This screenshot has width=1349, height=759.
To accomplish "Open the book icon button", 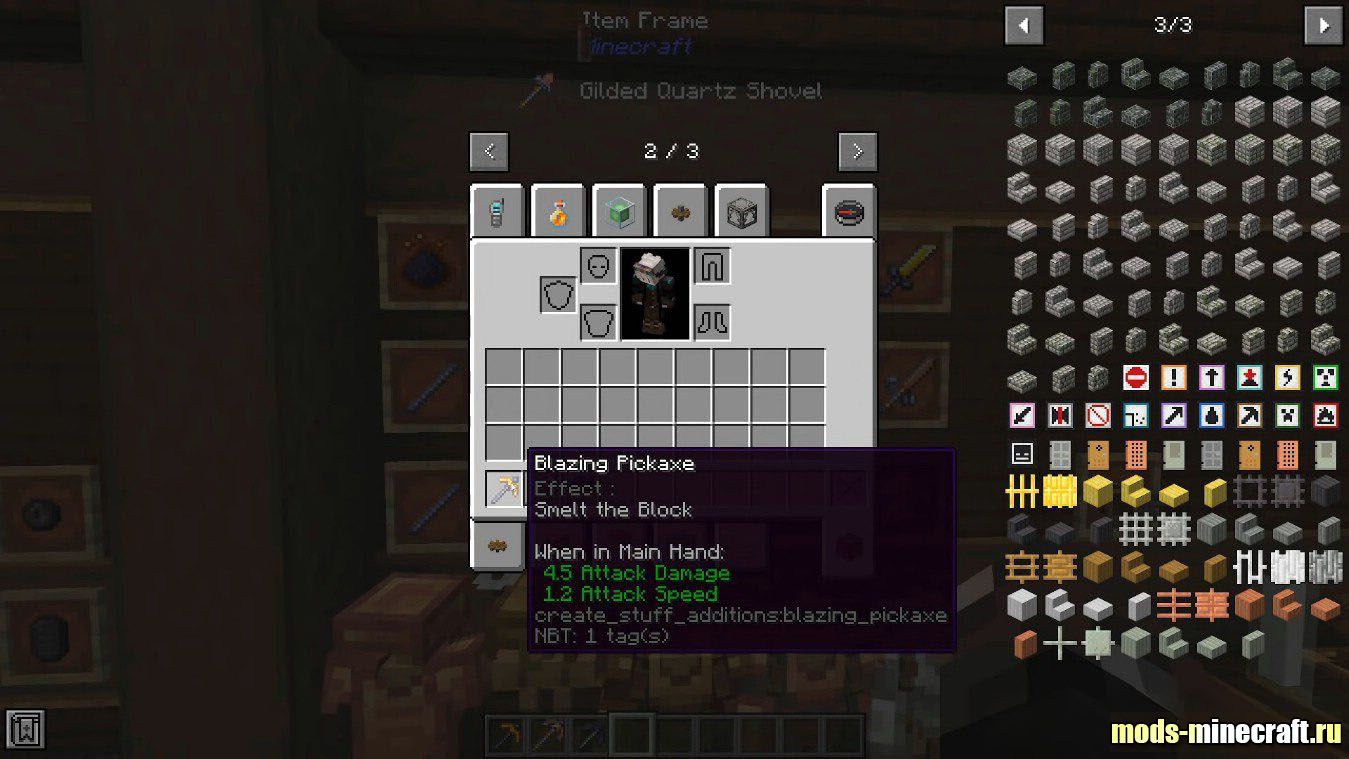I will 25,728.
